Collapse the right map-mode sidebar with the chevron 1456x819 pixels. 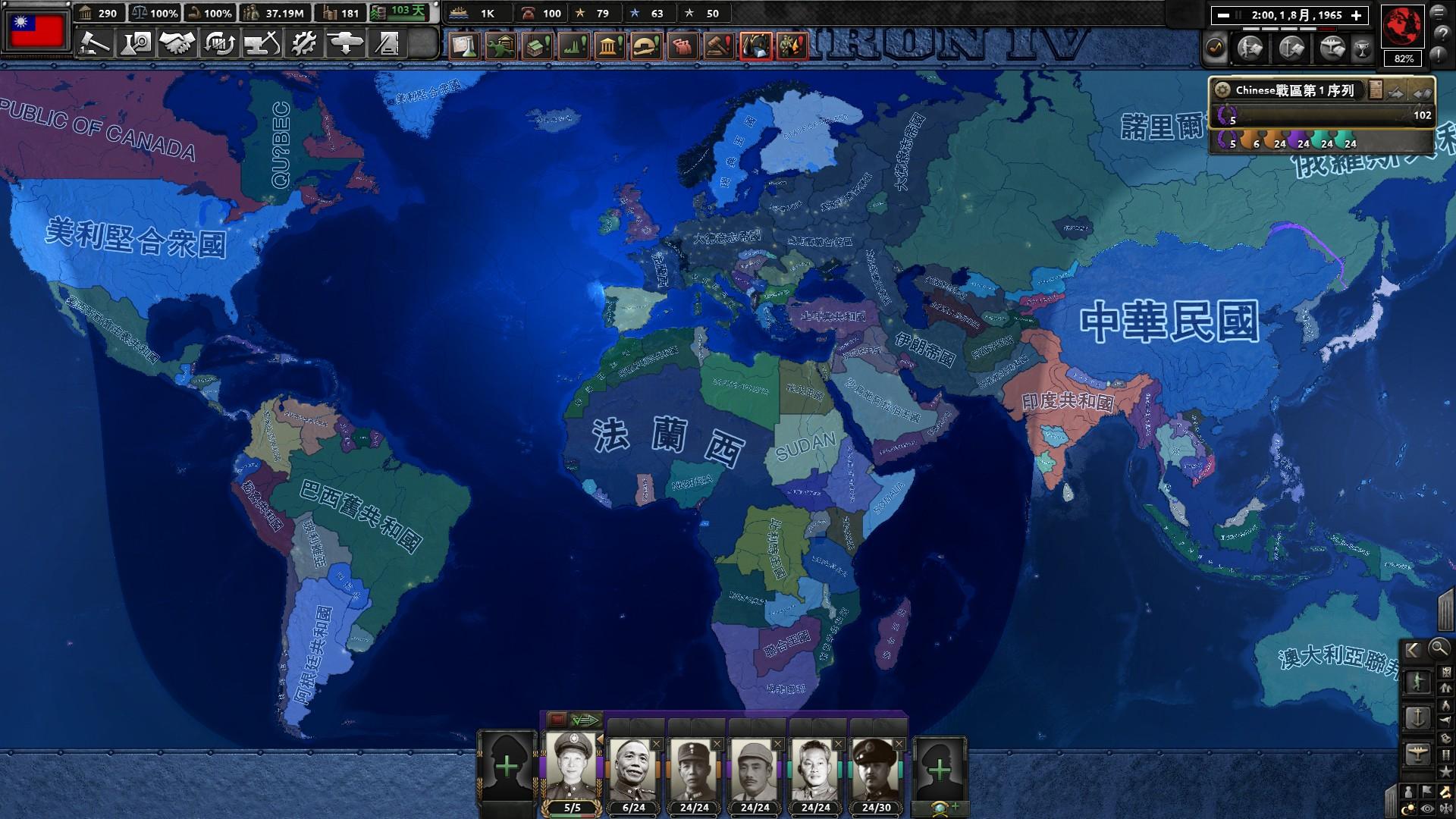1413,649
